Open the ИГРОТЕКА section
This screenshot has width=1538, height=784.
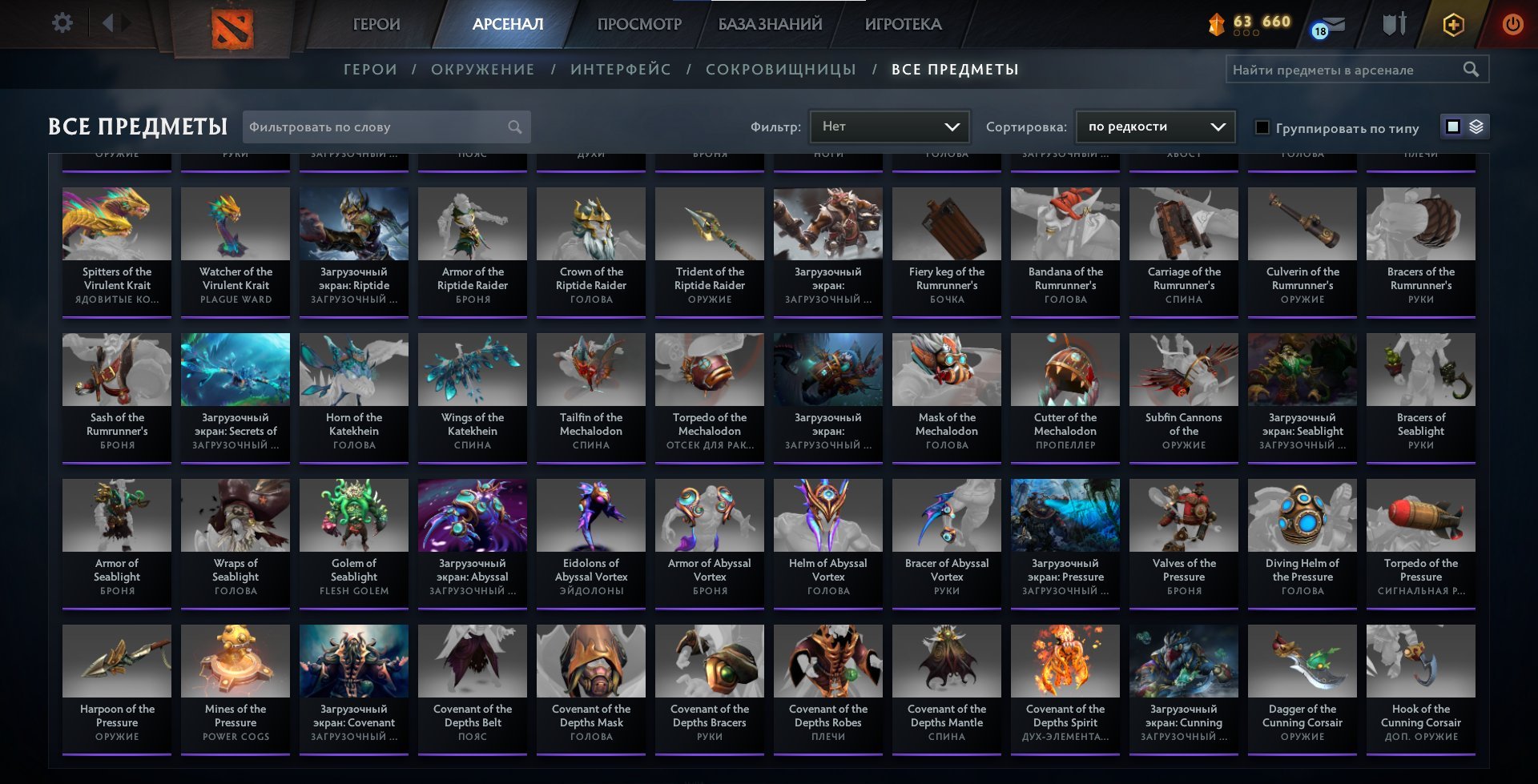coord(904,24)
